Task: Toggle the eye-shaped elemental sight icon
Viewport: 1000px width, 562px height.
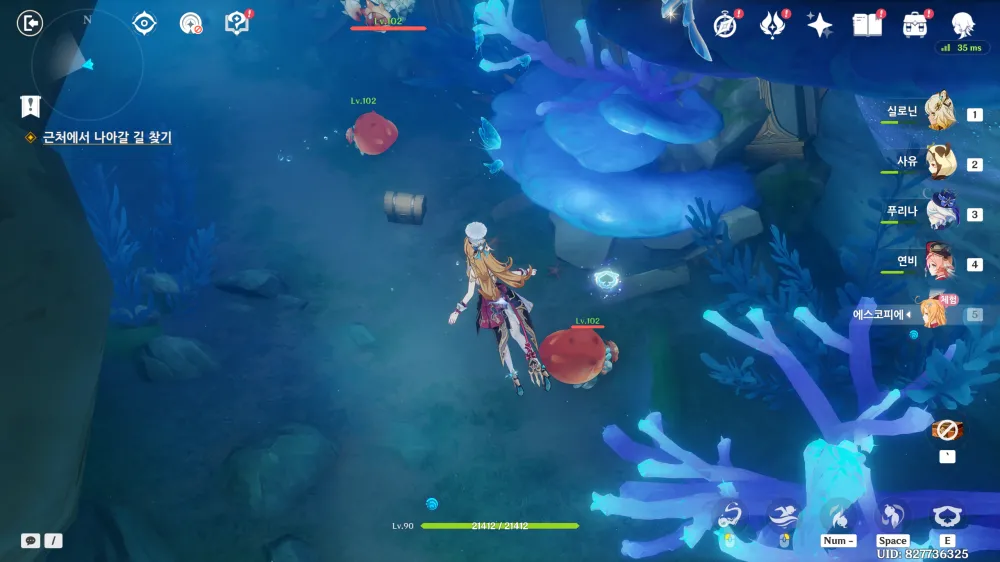Action: [145, 23]
